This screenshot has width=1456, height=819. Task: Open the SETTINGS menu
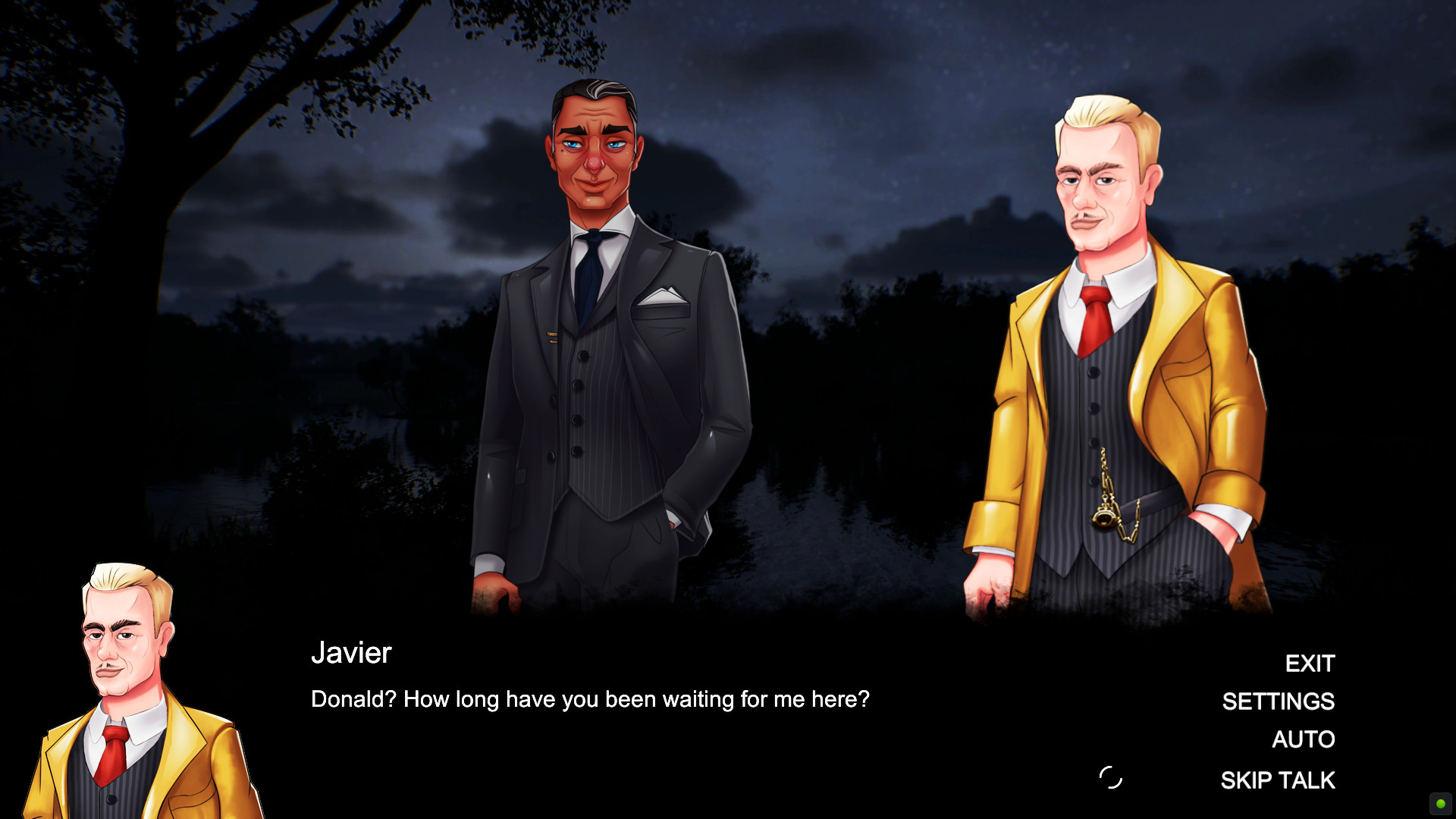[1278, 701]
